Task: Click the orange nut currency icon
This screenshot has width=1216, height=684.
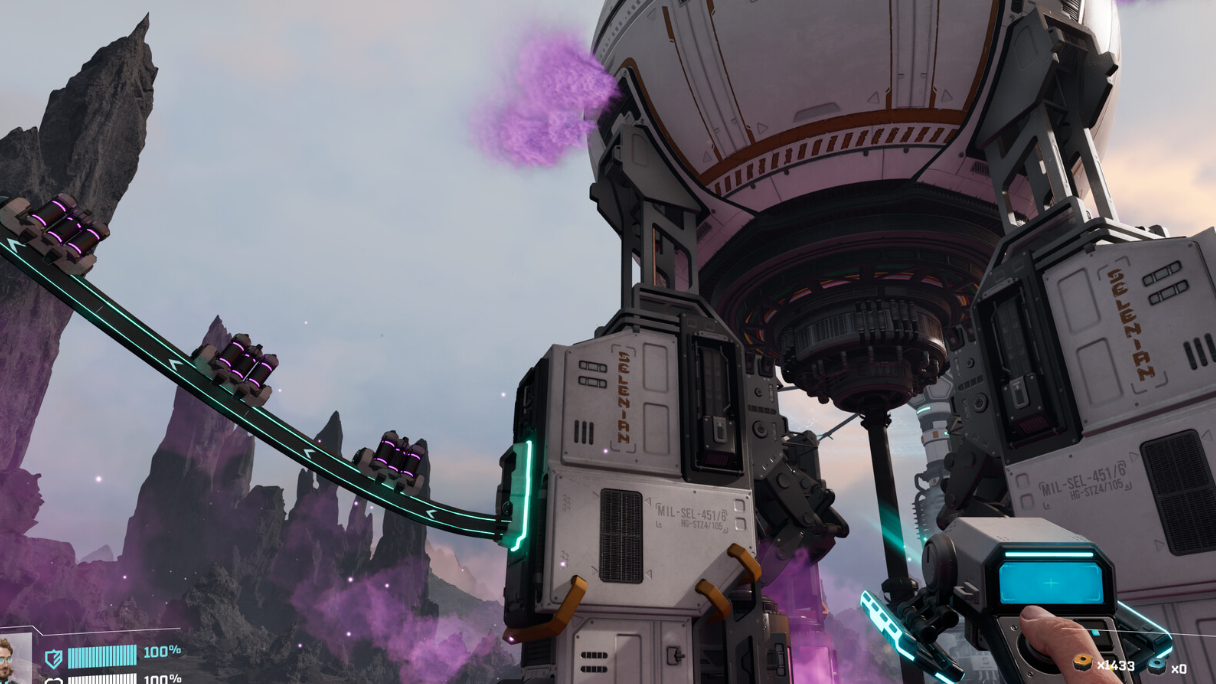Action: (1082, 664)
